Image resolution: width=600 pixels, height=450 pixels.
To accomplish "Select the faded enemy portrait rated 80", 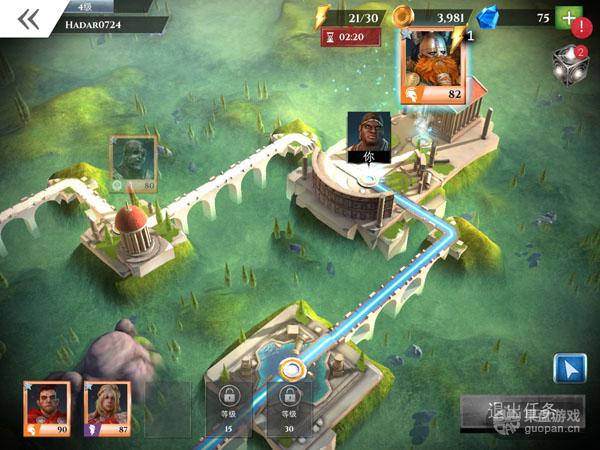I will (x=133, y=162).
